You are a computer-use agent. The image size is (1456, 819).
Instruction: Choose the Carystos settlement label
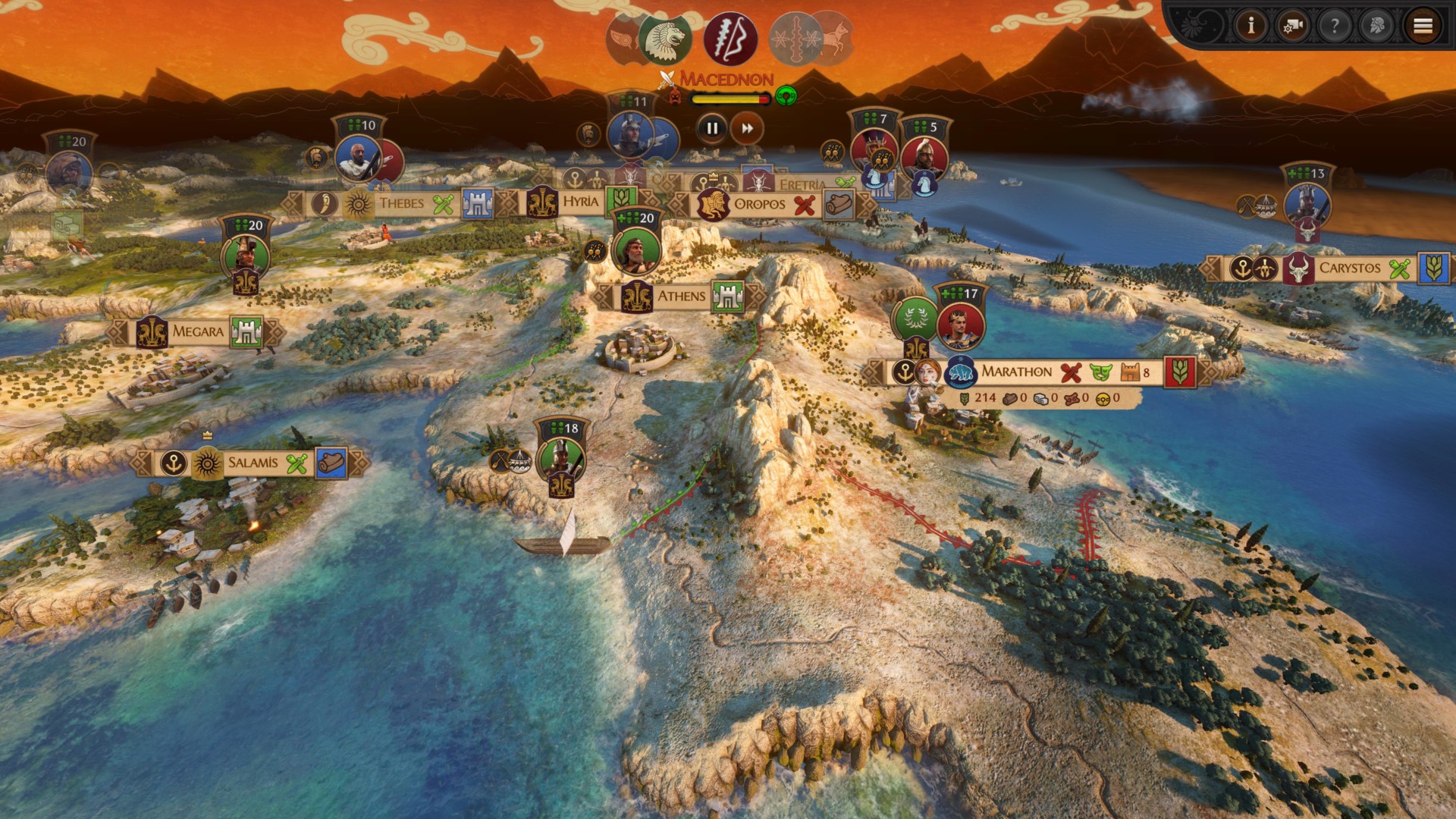[1349, 268]
